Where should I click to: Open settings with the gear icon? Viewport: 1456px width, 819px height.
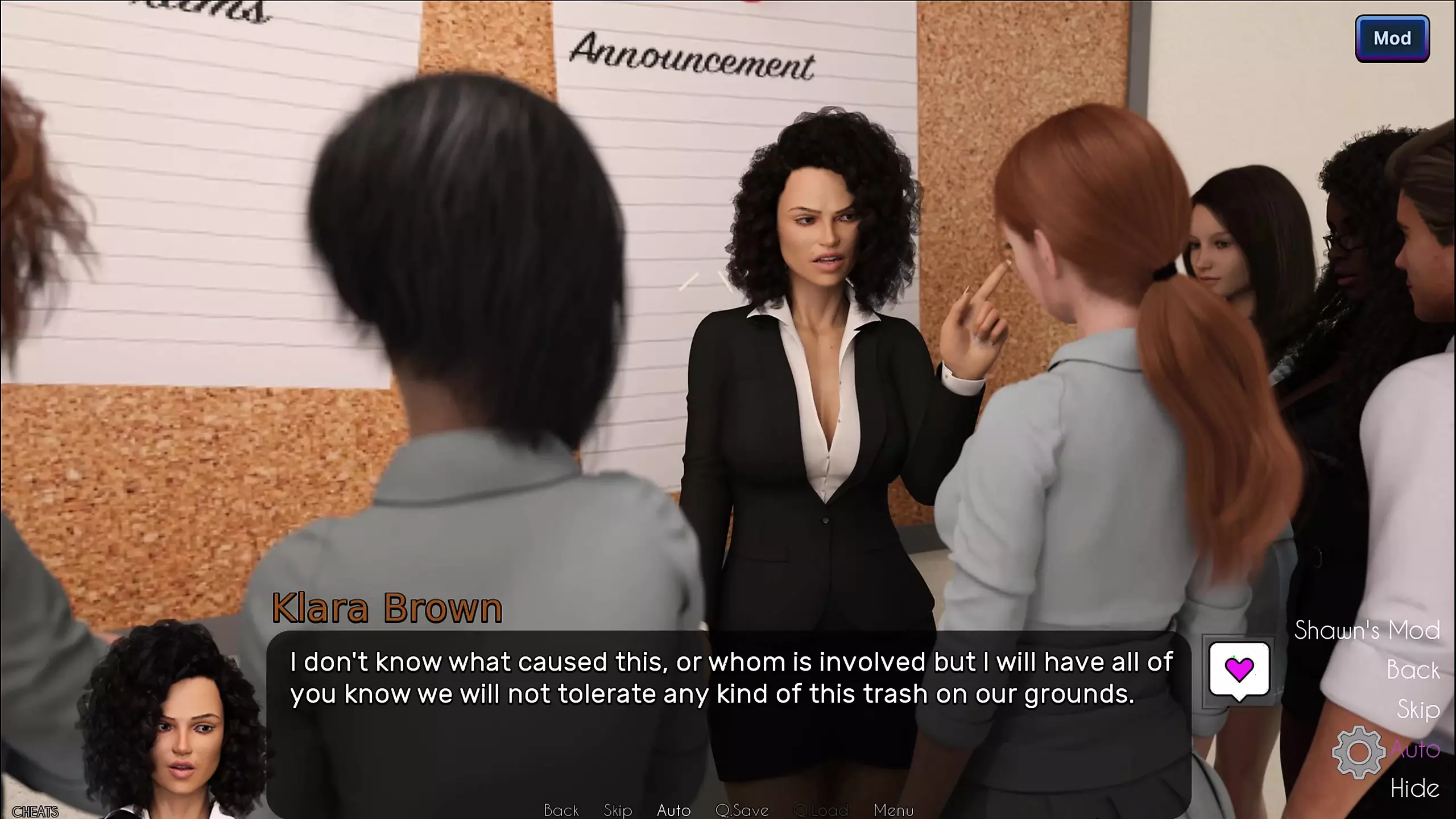point(1359,752)
